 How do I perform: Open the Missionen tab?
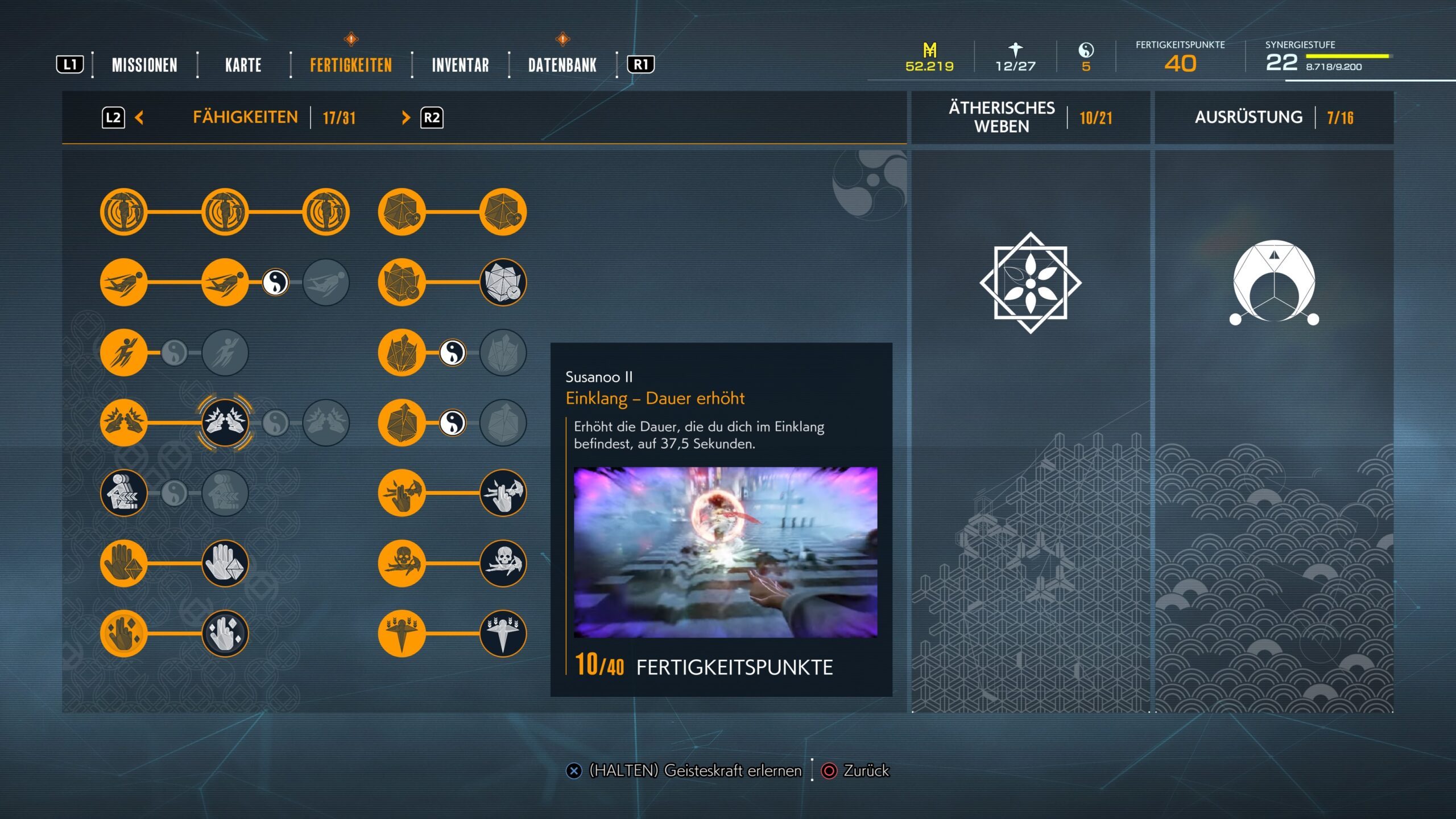click(x=144, y=65)
